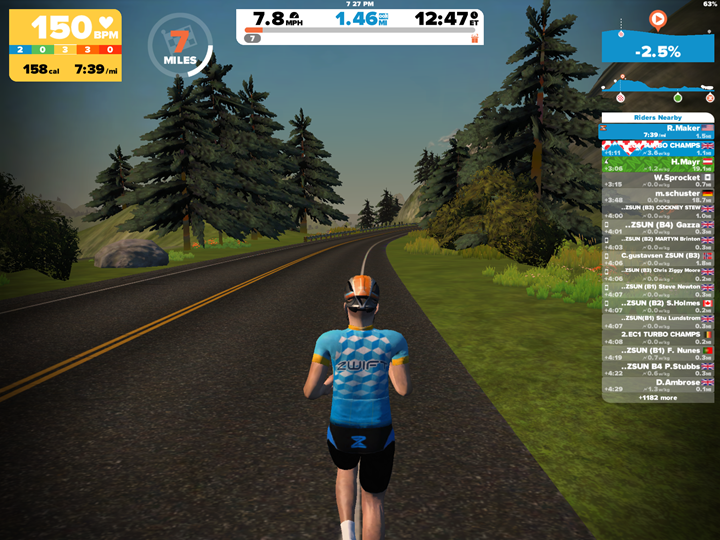Expand the +1182 more riders entry
The width and height of the screenshot is (720, 540).
coord(657,397)
